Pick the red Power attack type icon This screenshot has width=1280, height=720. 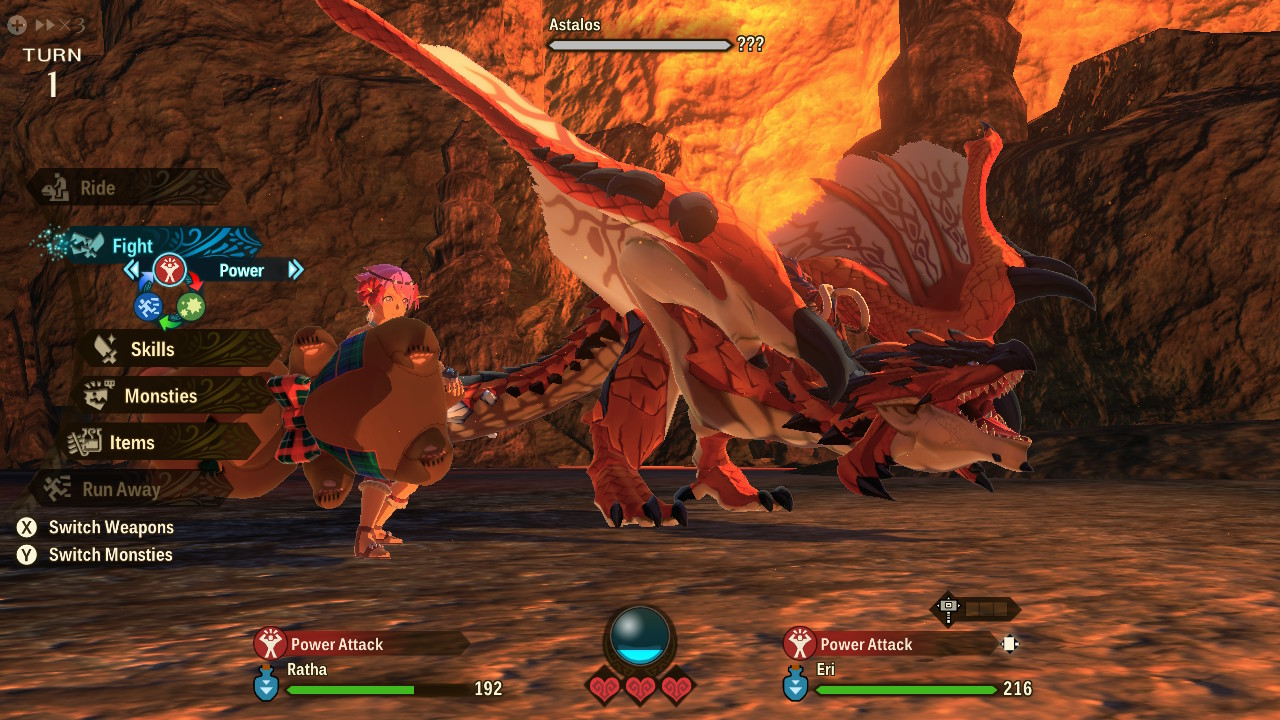[168, 270]
